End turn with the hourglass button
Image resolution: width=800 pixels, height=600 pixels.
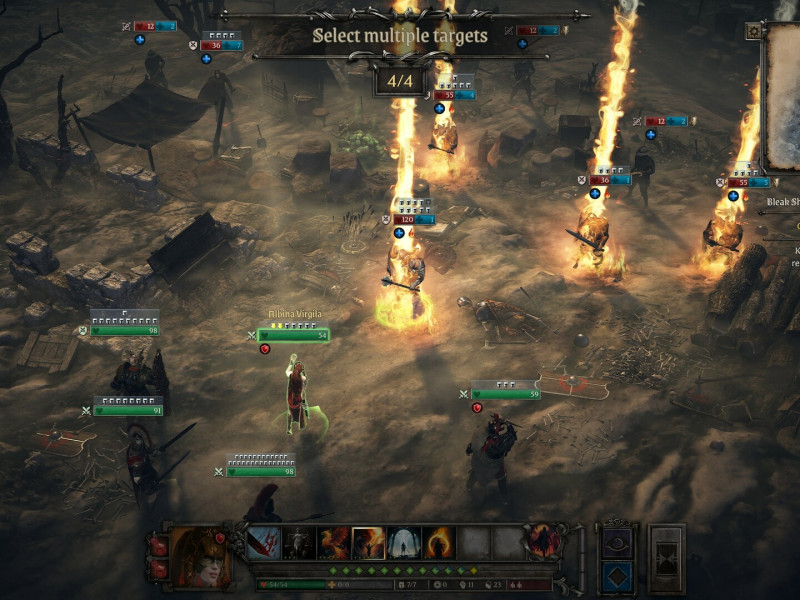pos(667,558)
